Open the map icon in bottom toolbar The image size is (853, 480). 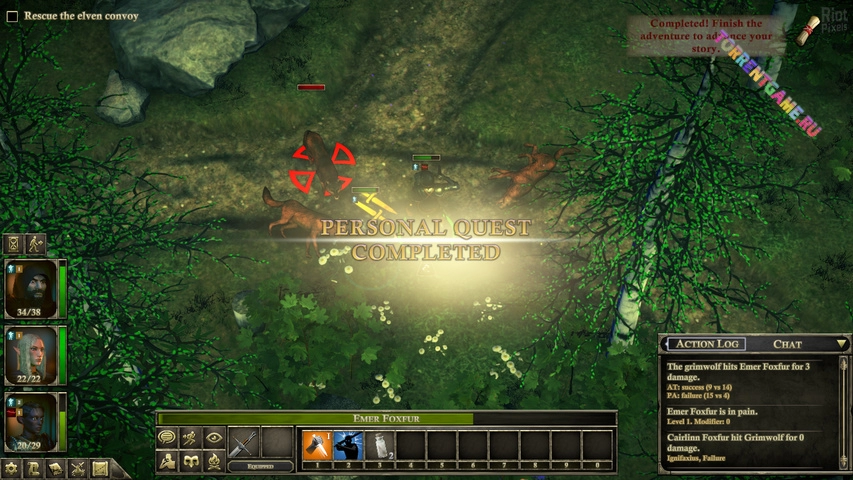click(100, 468)
